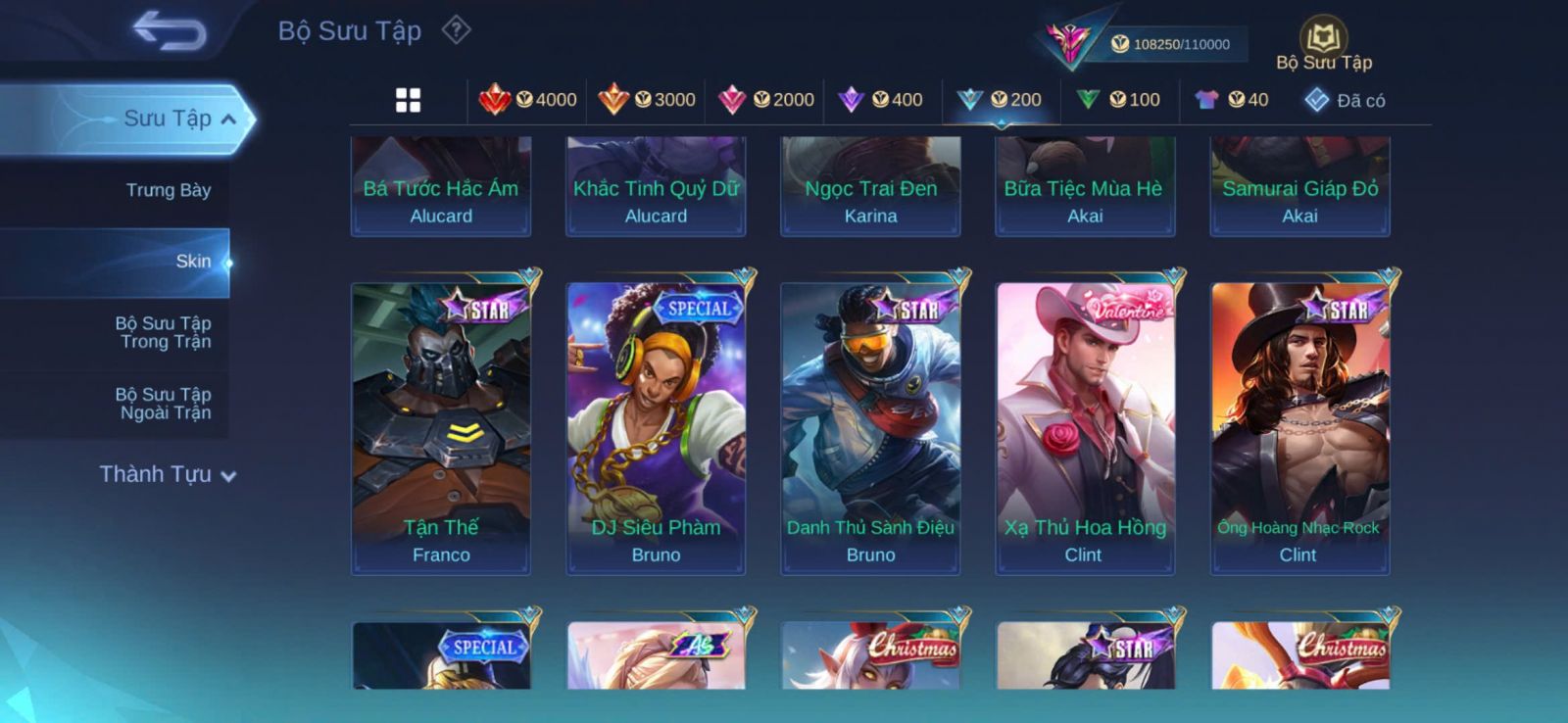Select Franco's Tận Thế skin card
Viewport: 1568px width, 723px height.
coord(441,428)
